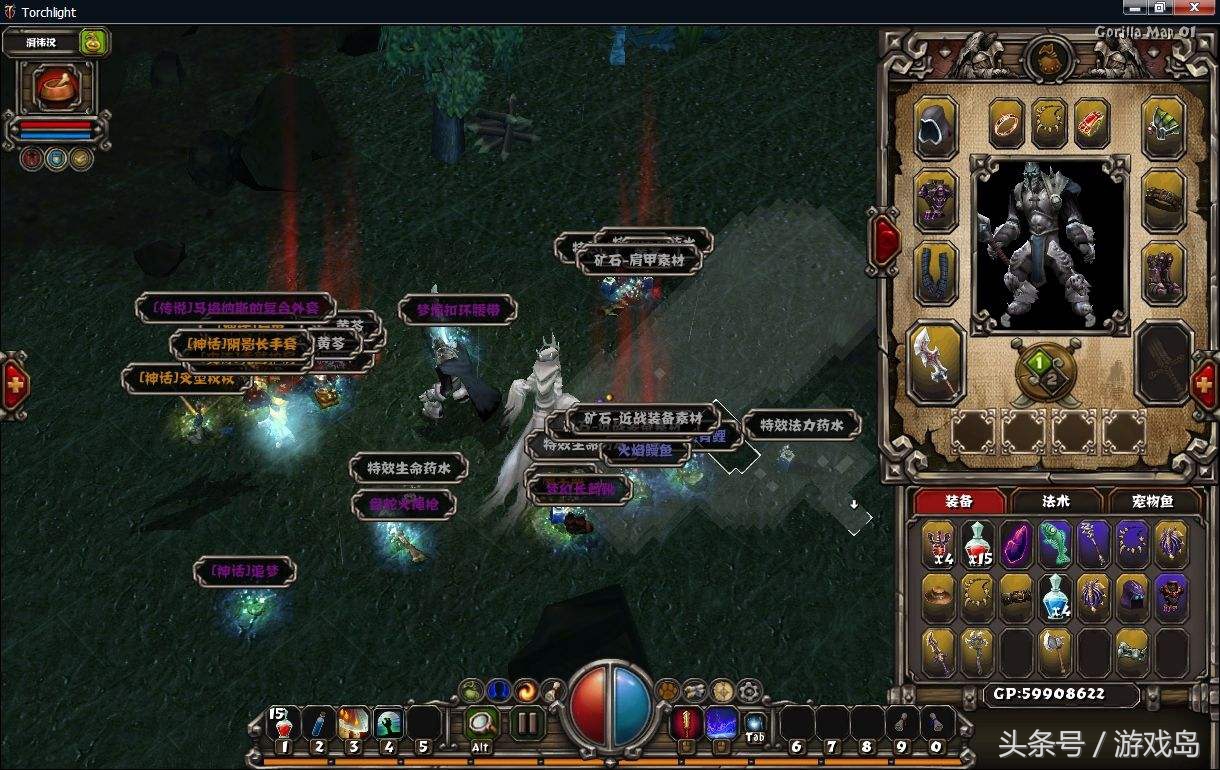Click the red potion stack x15
The image size is (1220, 770).
tap(977, 545)
